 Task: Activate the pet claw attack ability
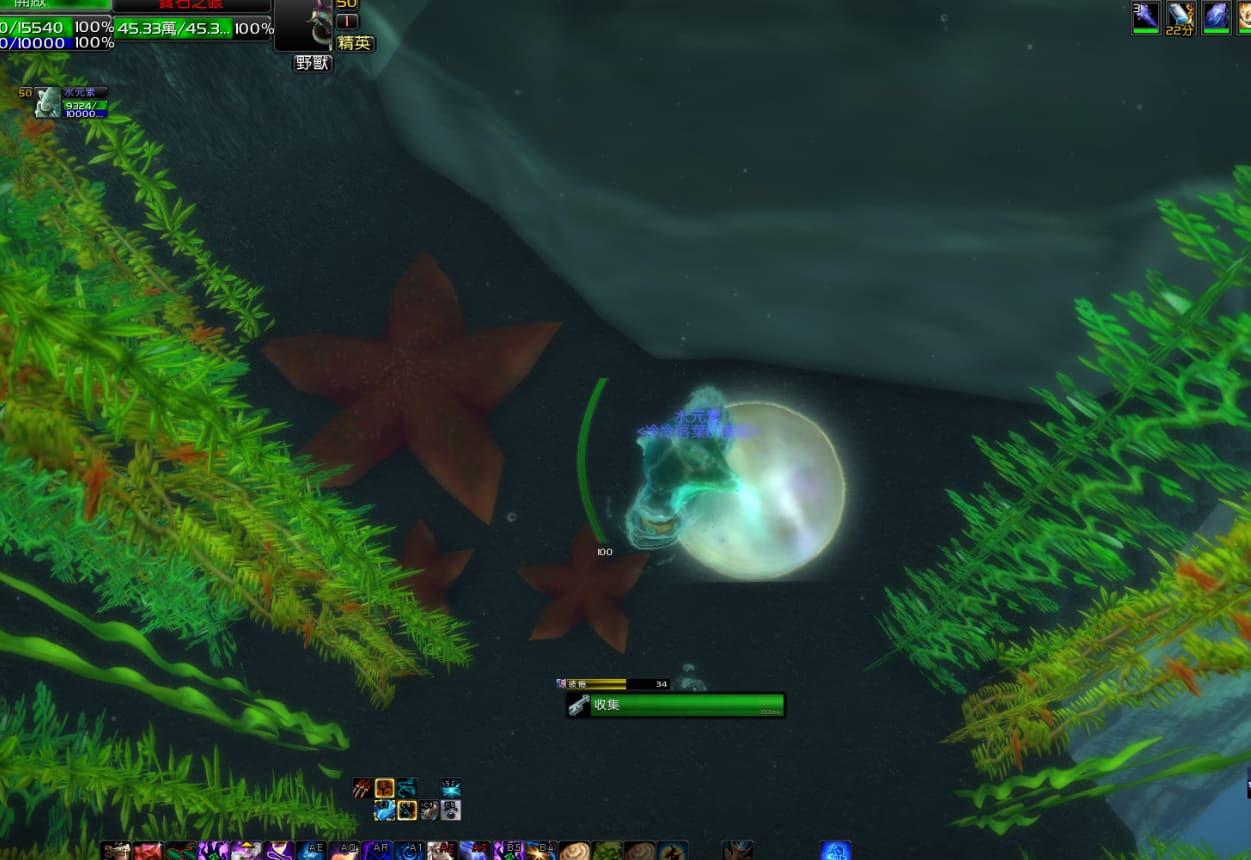click(x=362, y=788)
